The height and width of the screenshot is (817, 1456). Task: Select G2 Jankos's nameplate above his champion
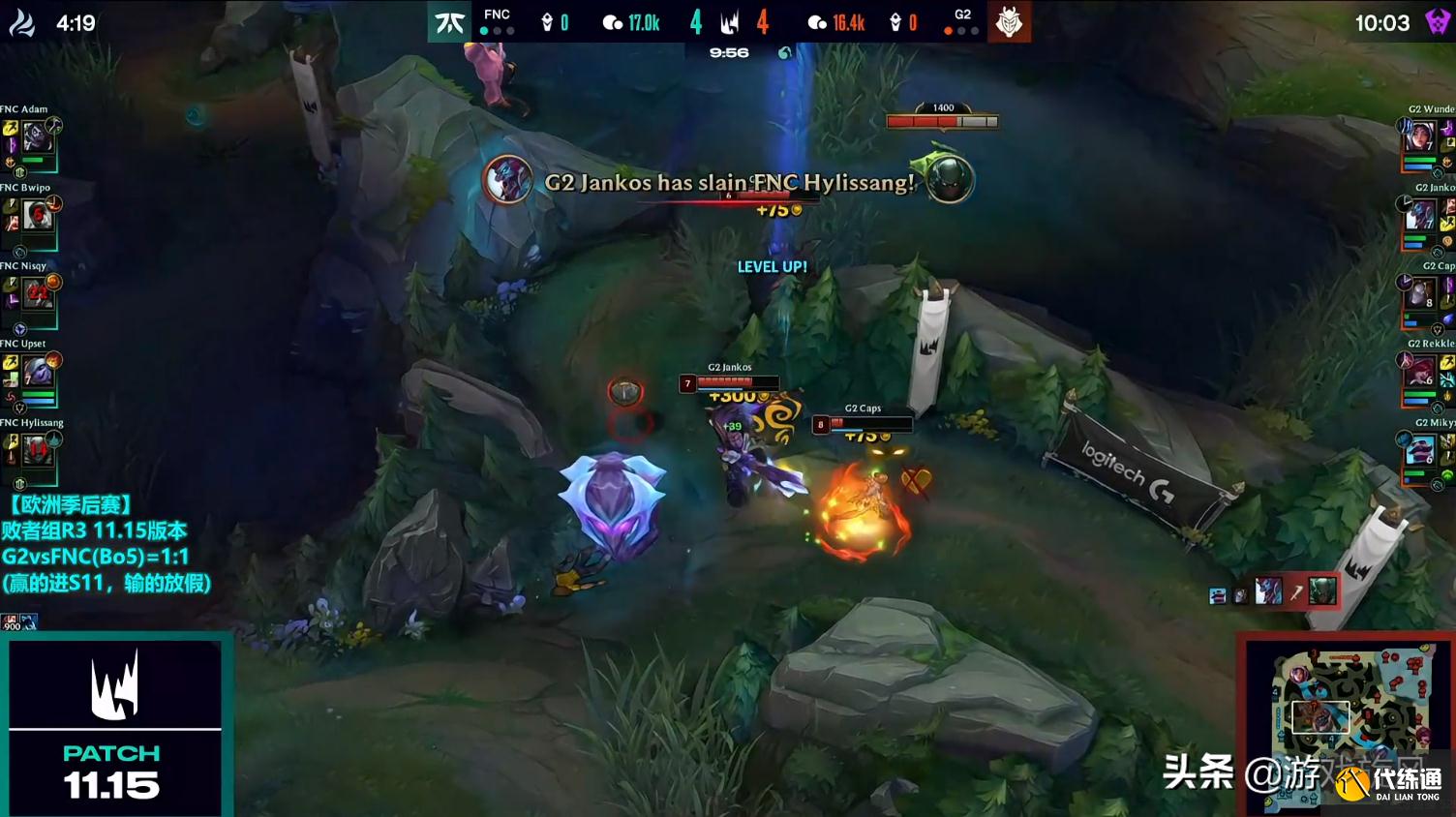730,369
